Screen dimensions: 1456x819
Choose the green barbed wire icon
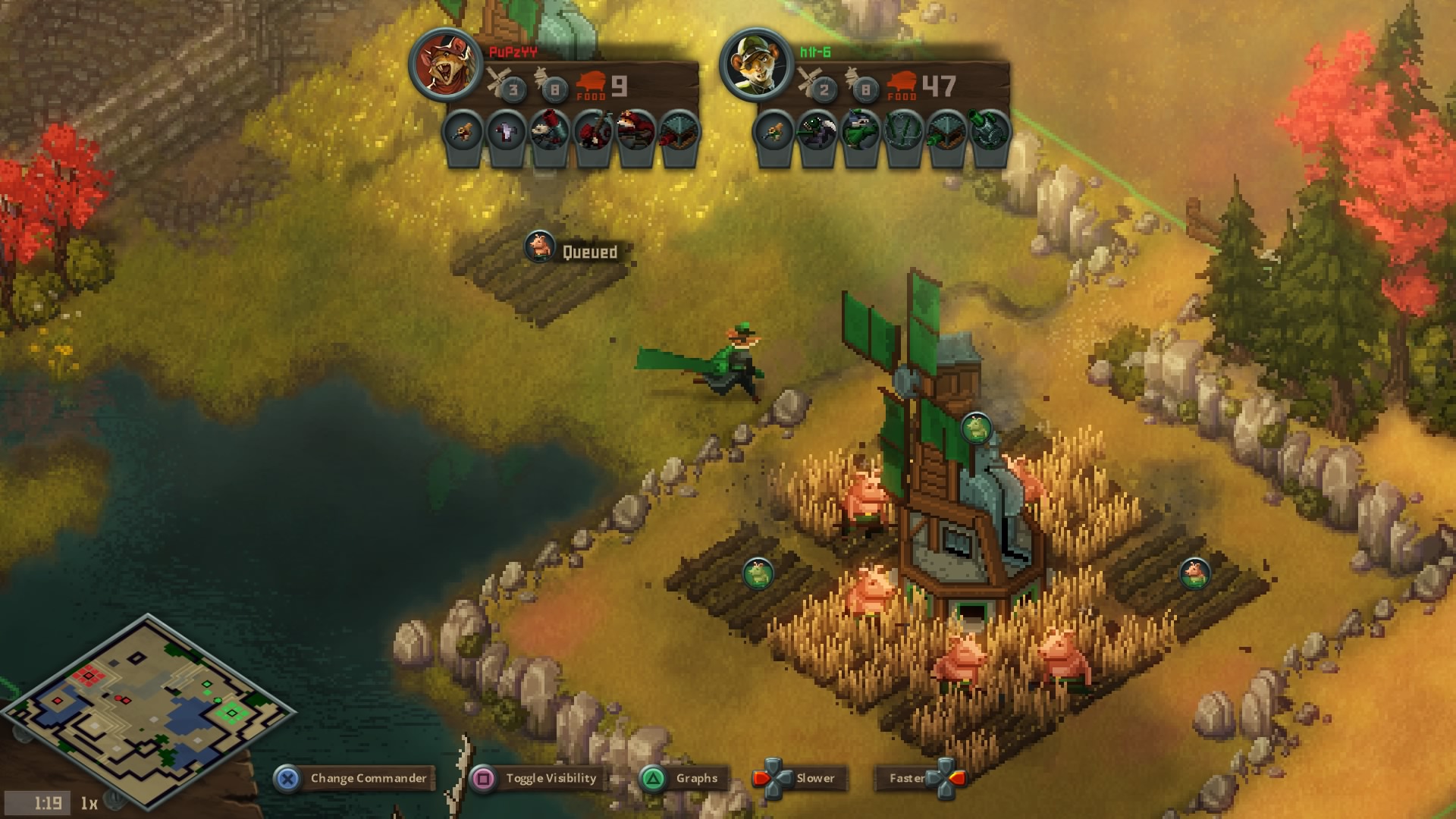pyautogui.click(x=904, y=131)
